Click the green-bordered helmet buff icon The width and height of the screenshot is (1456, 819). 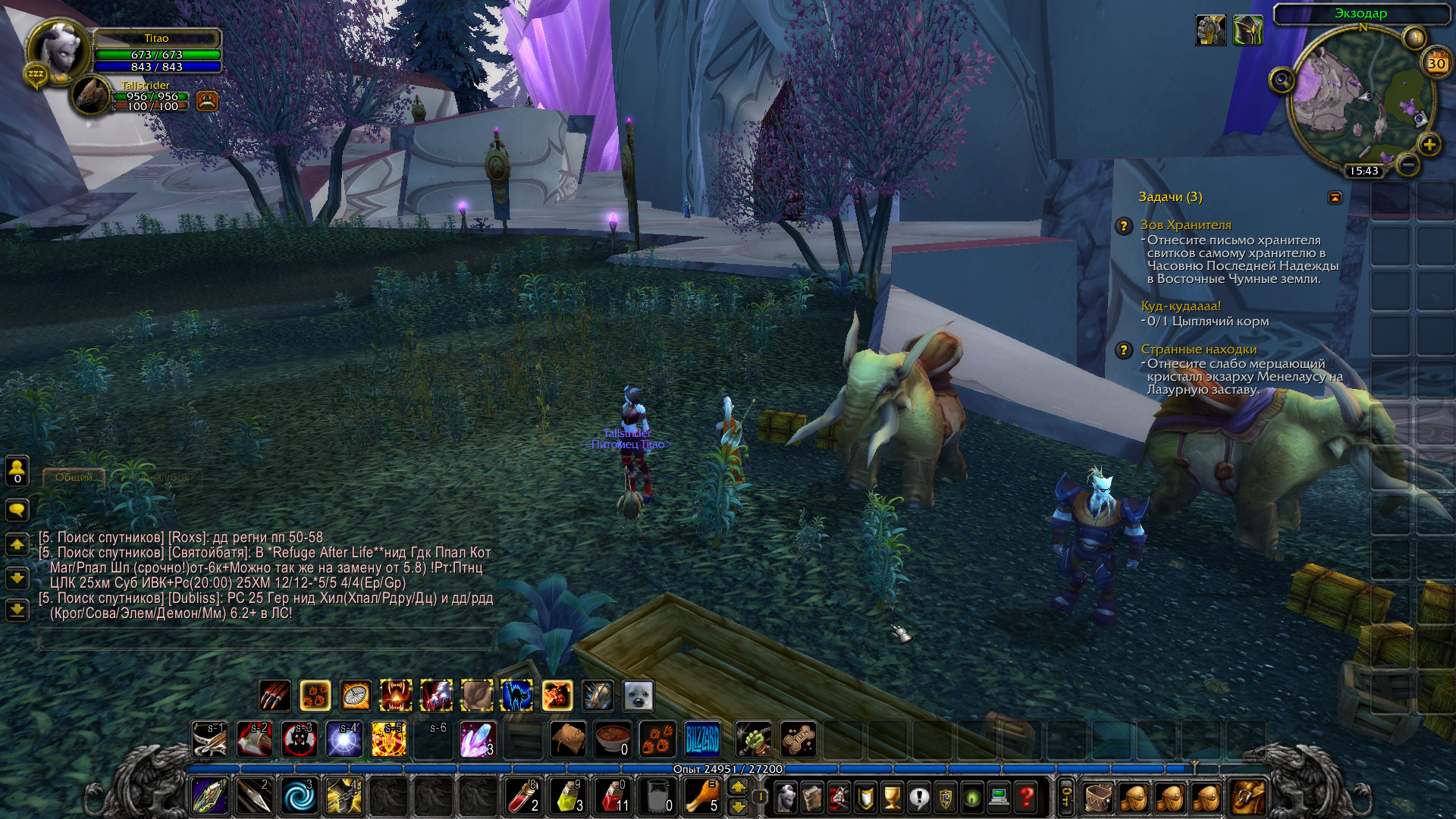(x=1247, y=30)
